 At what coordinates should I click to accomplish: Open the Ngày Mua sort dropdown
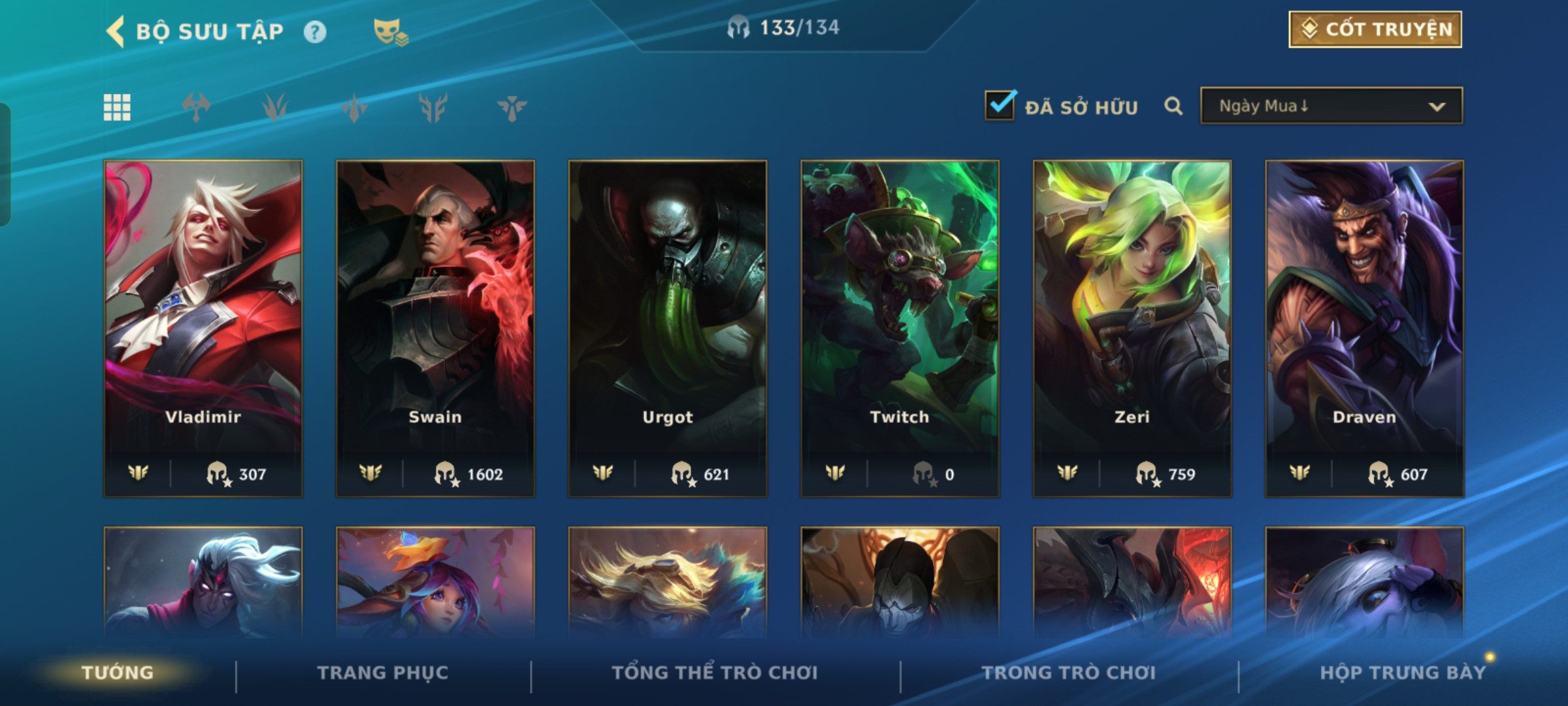click(1331, 106)
